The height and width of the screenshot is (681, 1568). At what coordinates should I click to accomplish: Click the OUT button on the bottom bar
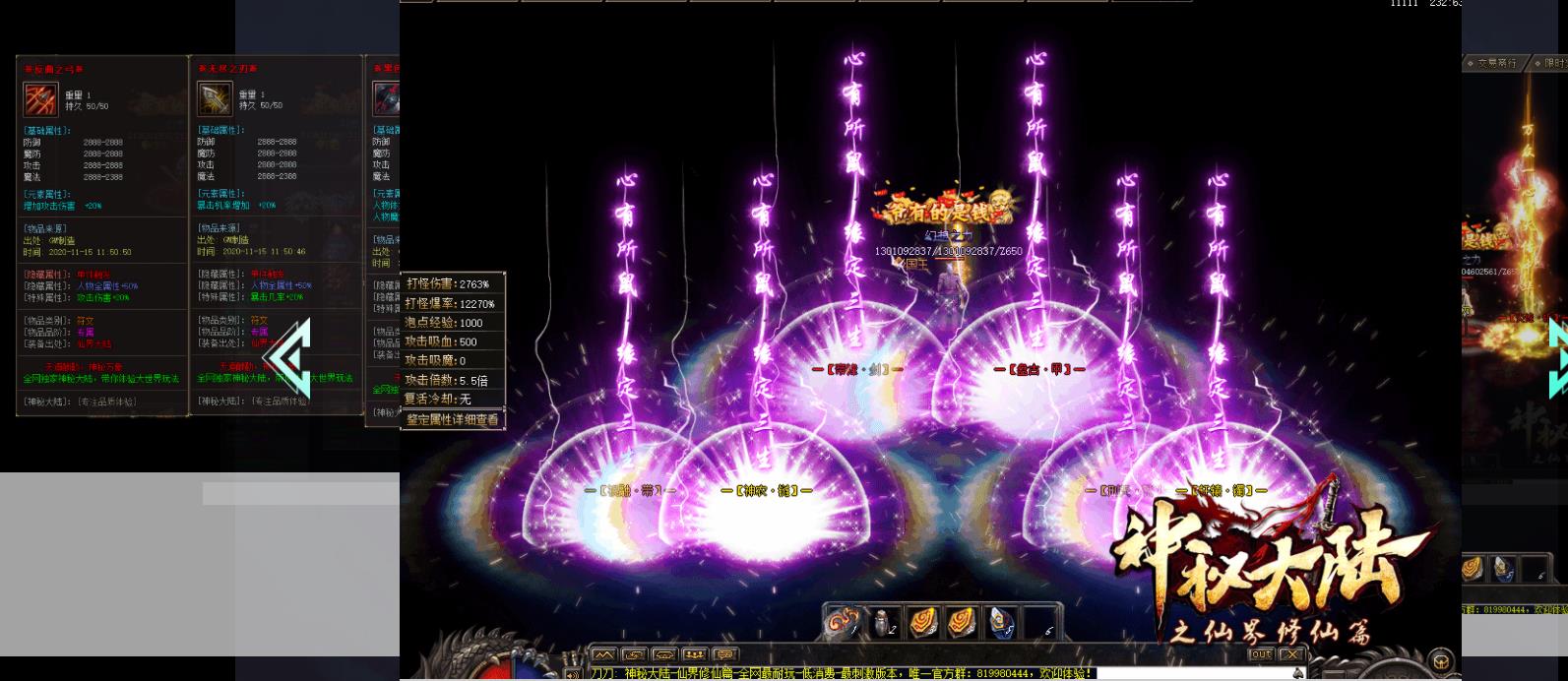[1261, 654]
